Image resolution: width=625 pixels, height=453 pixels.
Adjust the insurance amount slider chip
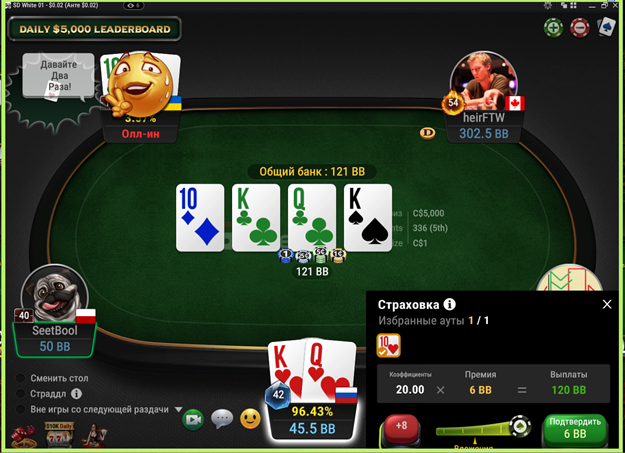(519, 428)
